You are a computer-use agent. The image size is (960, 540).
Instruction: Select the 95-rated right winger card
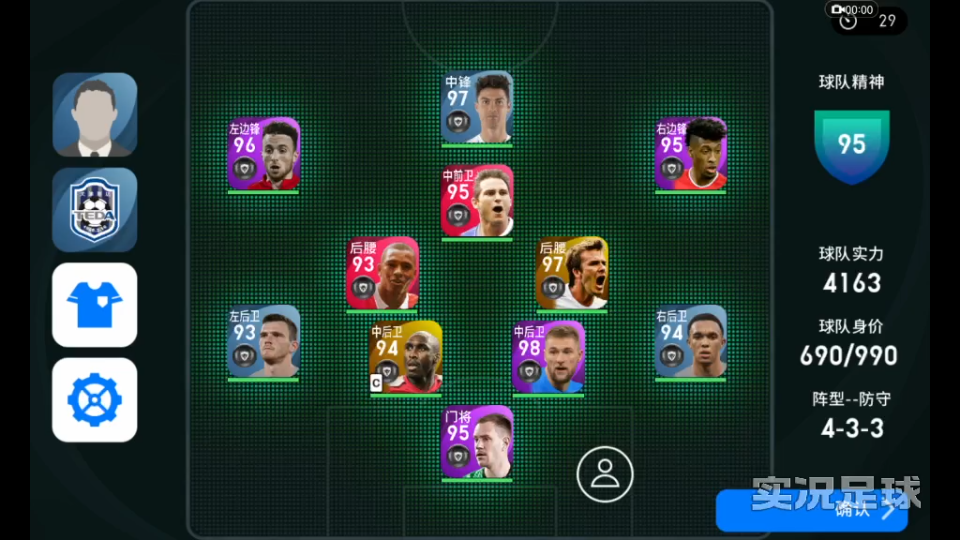[x=691, y=154]
